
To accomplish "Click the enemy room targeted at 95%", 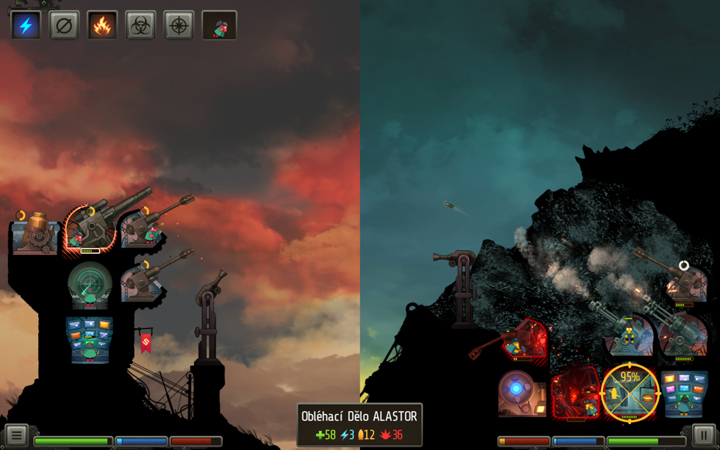I will pos(629,392).
